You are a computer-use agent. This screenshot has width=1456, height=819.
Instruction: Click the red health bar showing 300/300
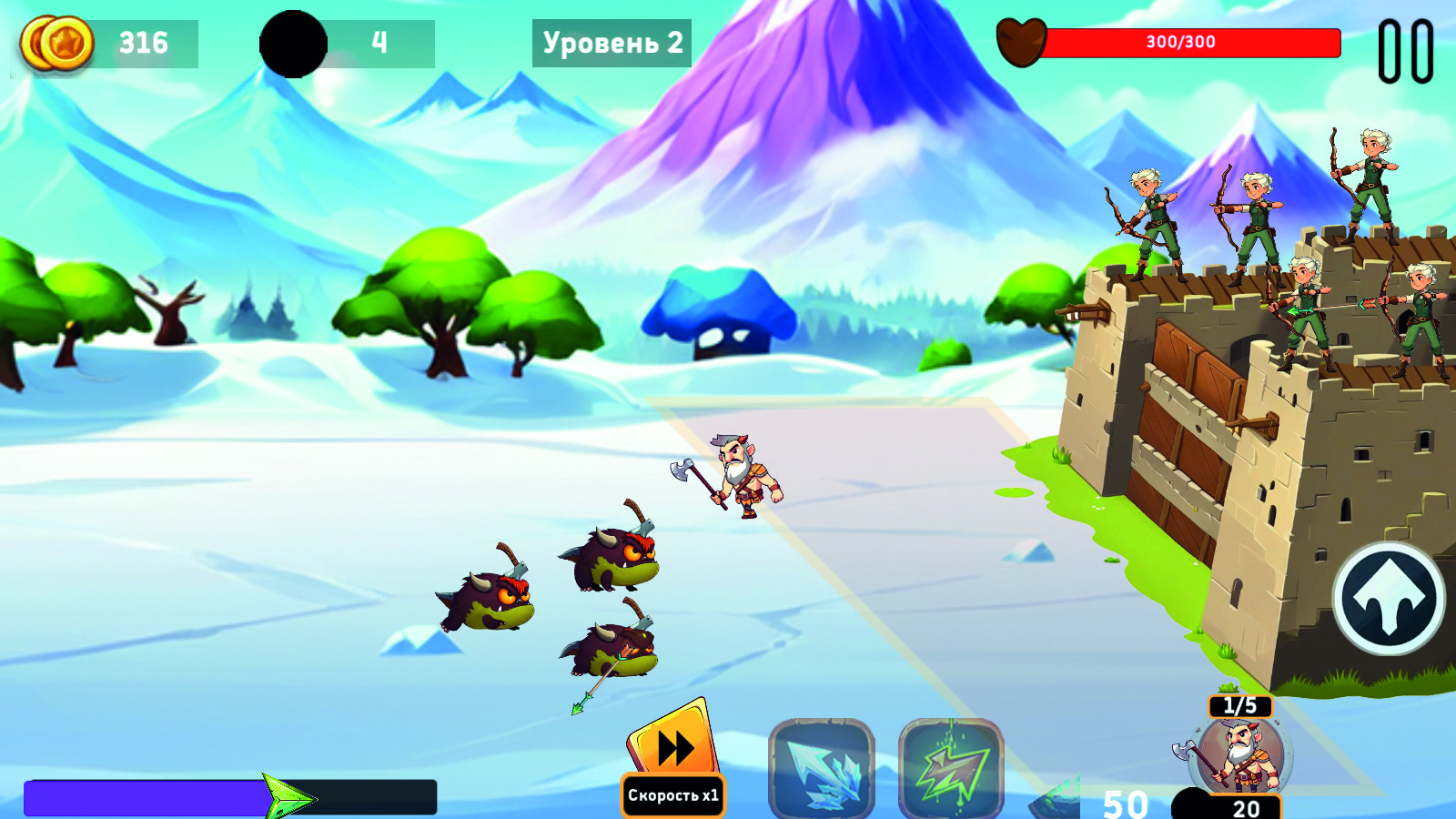pos(1192,41)
